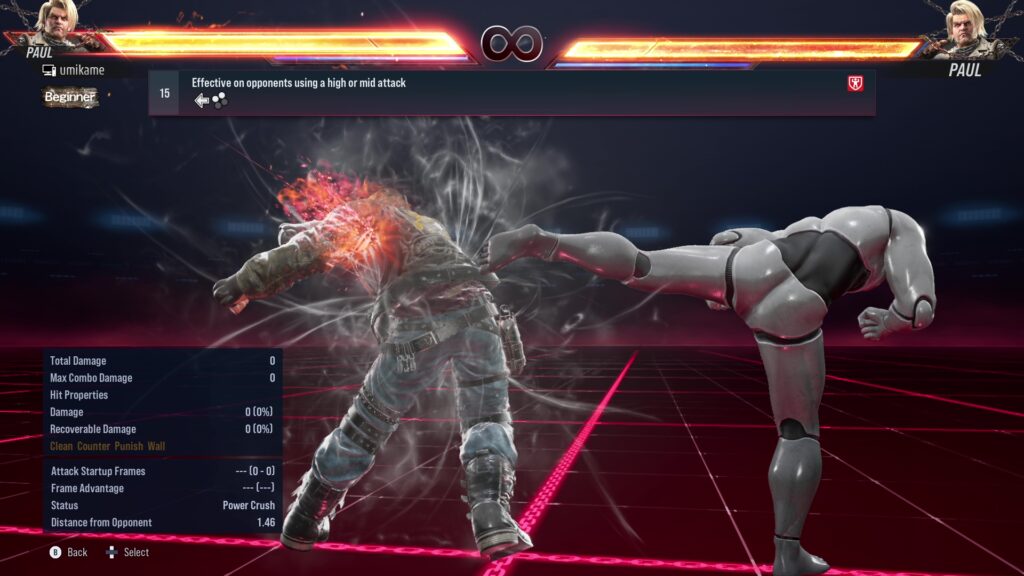The image size is (1024, 576).
Task: Select the right Paul character portrait
Action: pos(965,27)
